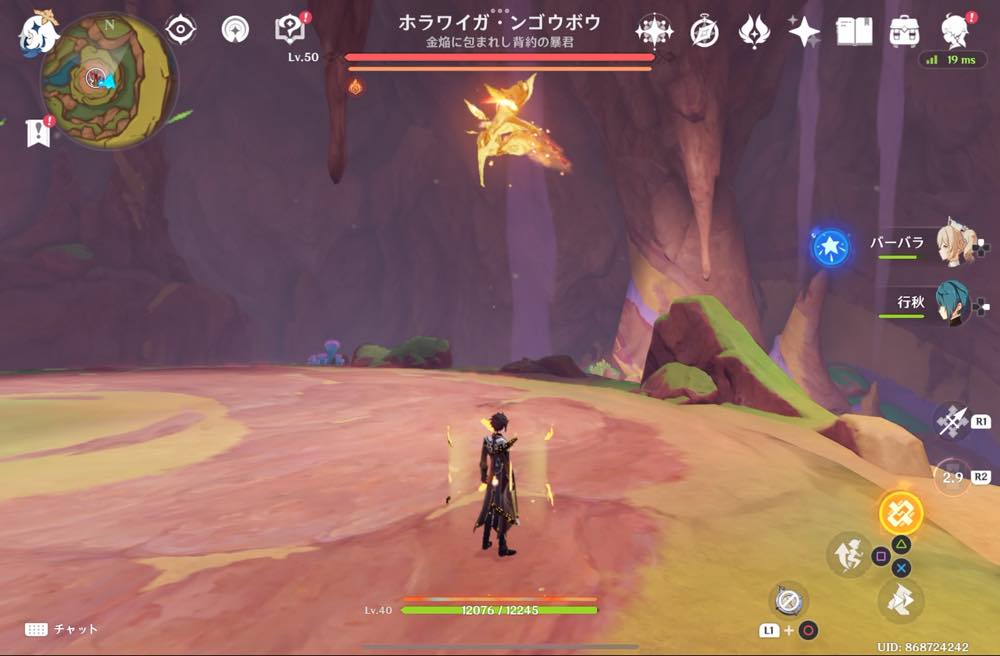Open the map from the minimap

[x=108, y=82]
